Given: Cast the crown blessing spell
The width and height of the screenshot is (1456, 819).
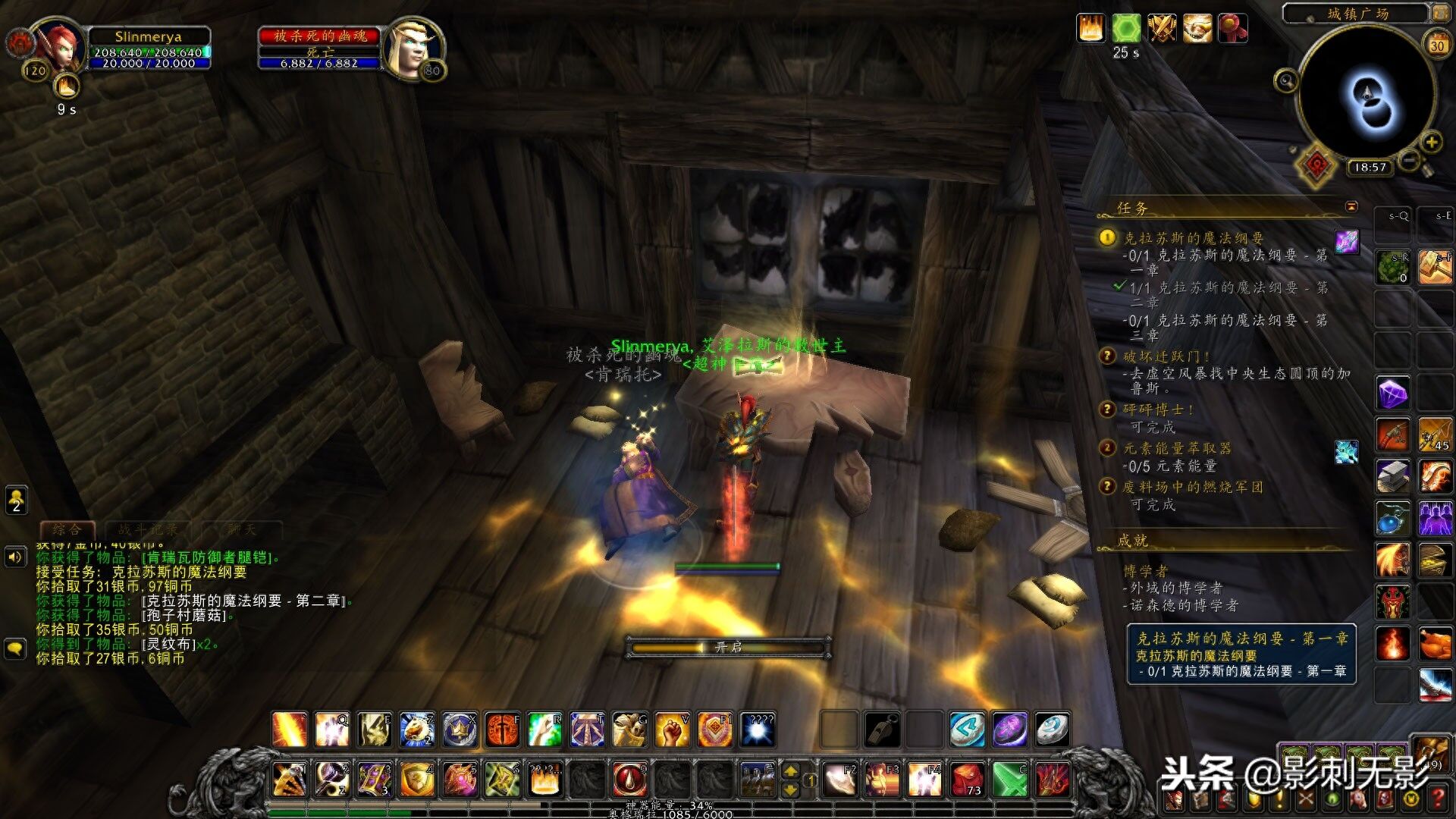Looking at the screenshot, I should pyautogui.click(x=460, y=730).
